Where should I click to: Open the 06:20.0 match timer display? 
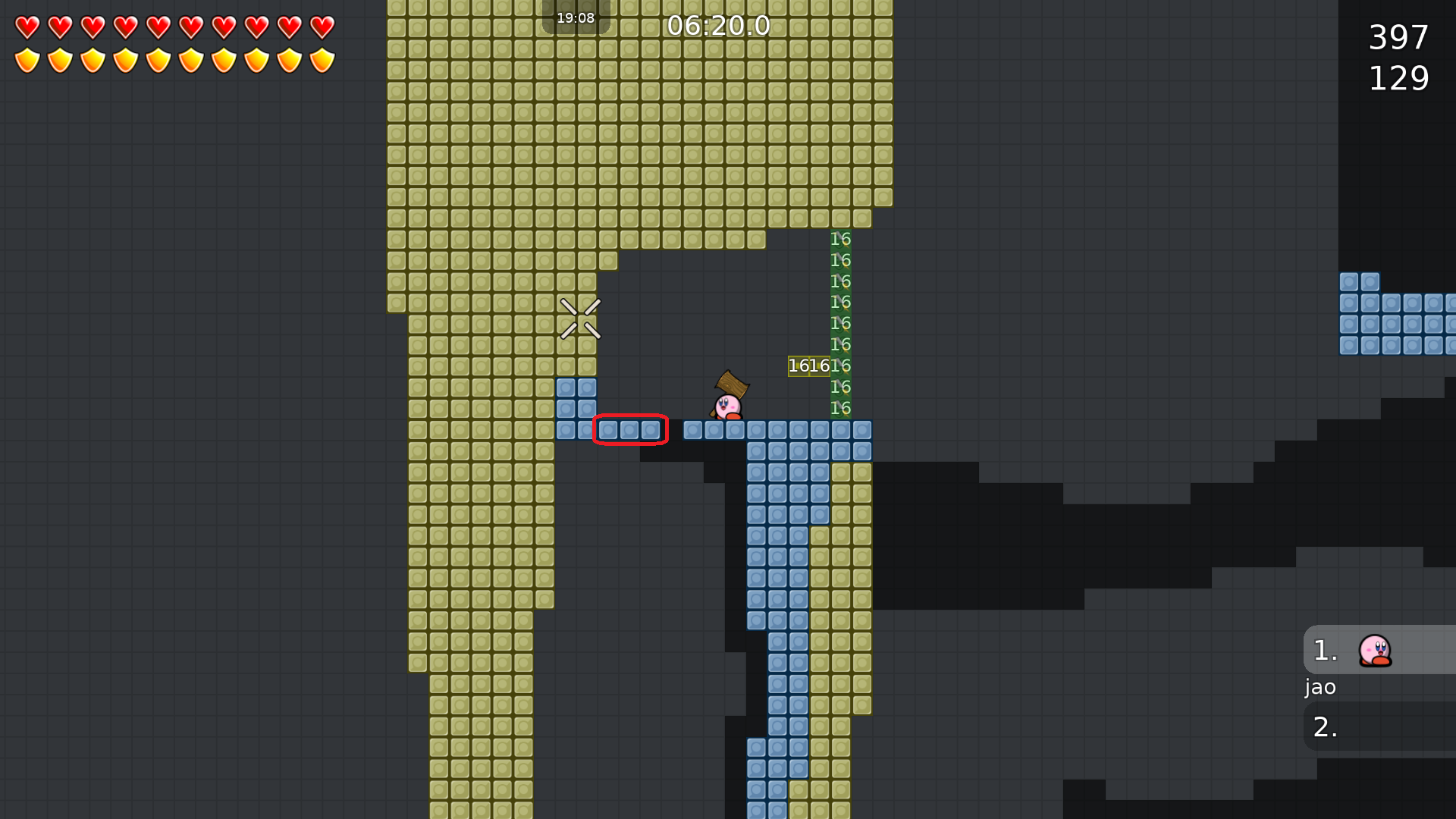pos(718,26)
